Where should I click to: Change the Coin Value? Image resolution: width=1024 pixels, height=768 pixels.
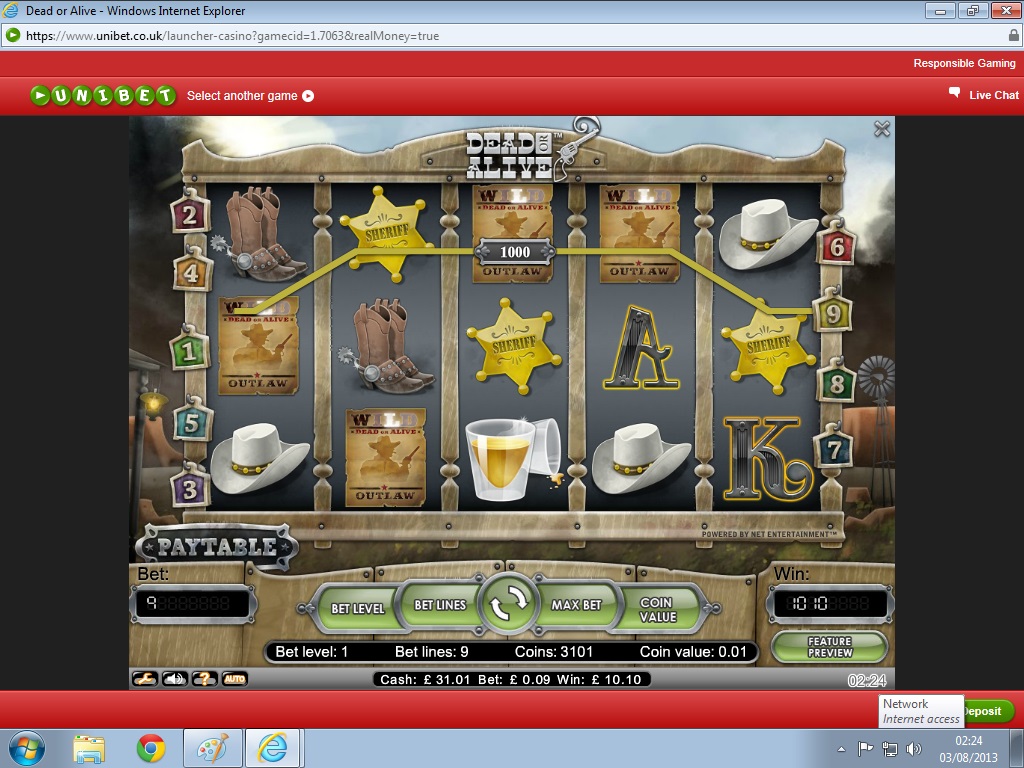pyautogui.click(x=657, y=609)
